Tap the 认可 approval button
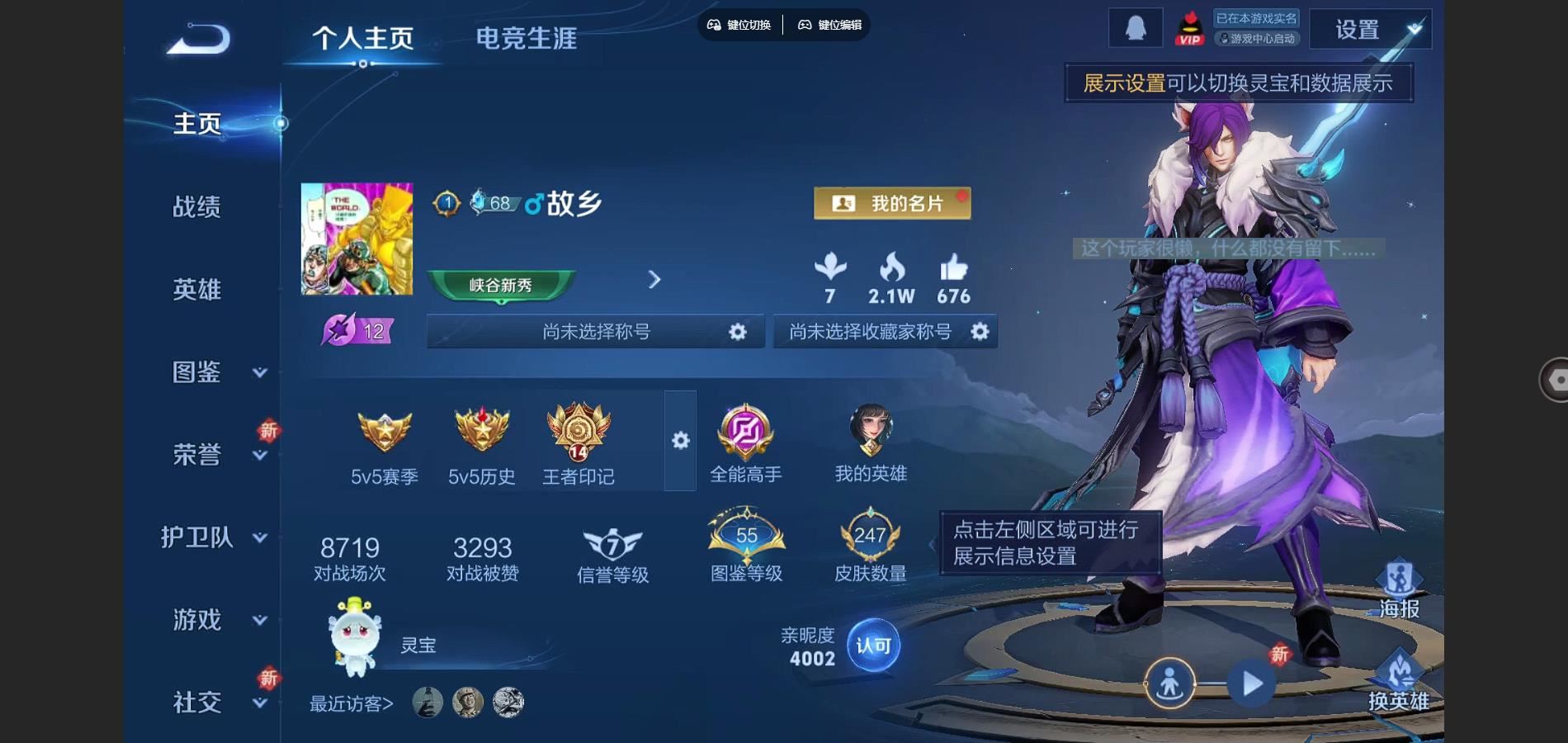The height and width of the screenshot is (743, 1568). point(873,646)
